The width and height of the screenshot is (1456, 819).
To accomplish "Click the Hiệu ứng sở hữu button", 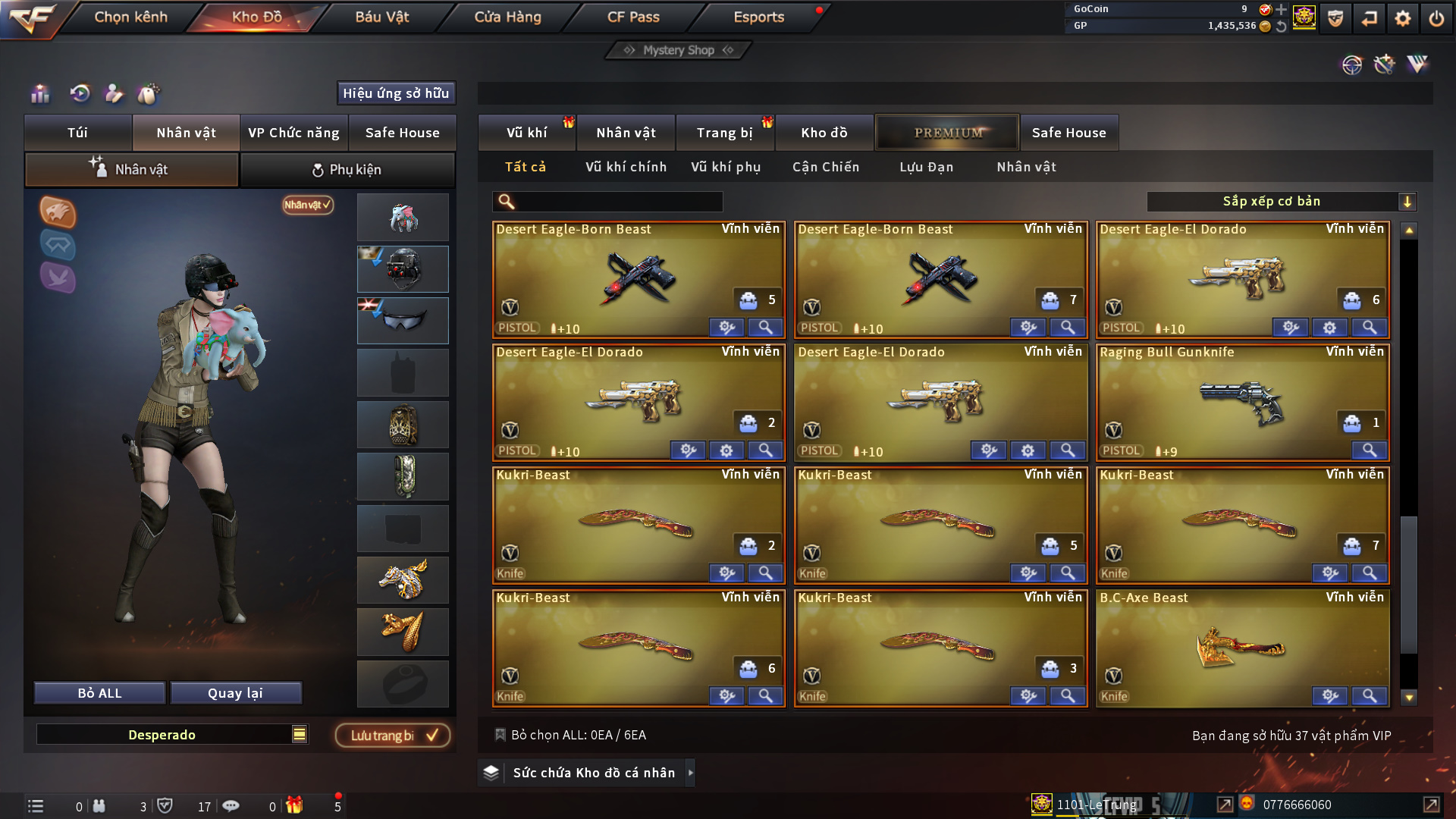I will tap(396, 93).
